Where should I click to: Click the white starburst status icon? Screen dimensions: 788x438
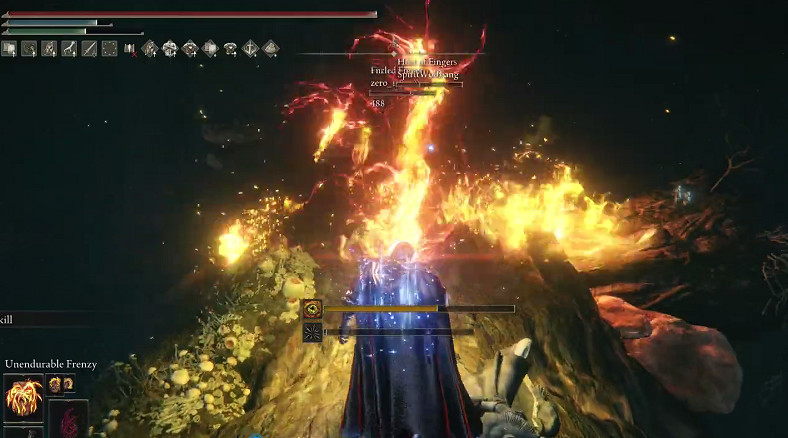pyautogui.click(x=312, y=331)
